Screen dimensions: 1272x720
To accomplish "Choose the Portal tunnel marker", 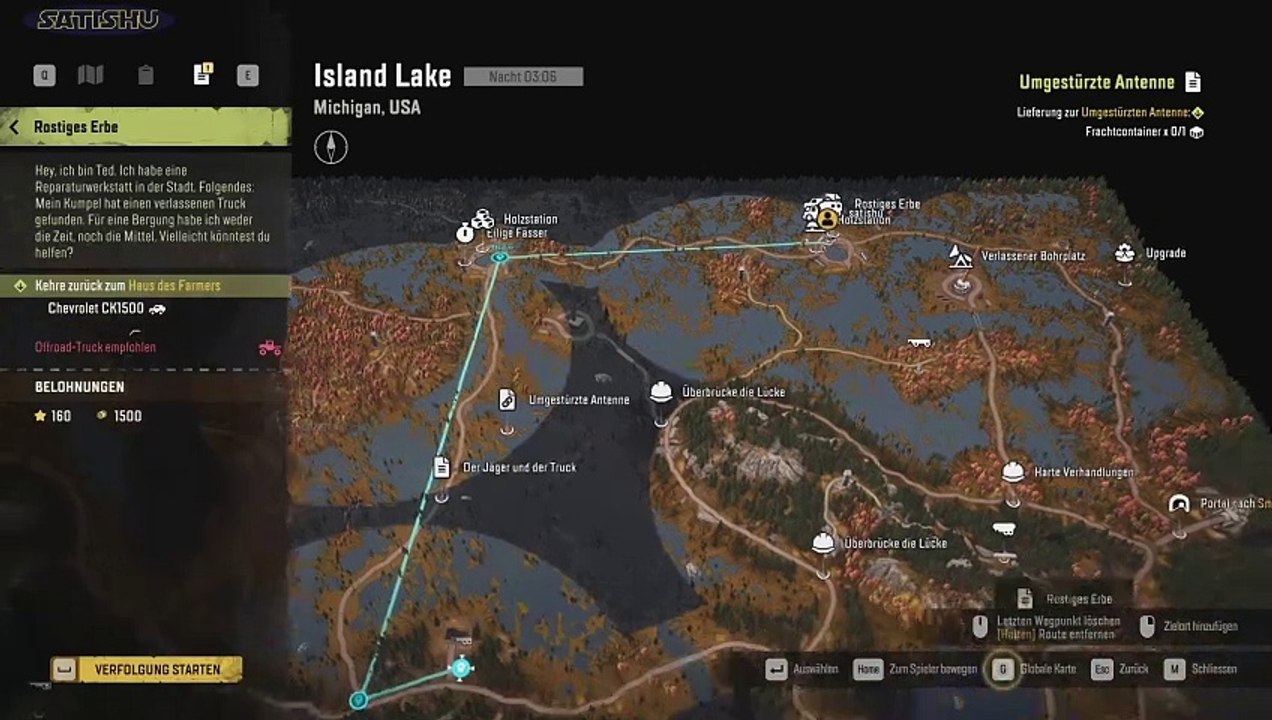I will [1180, 503].
